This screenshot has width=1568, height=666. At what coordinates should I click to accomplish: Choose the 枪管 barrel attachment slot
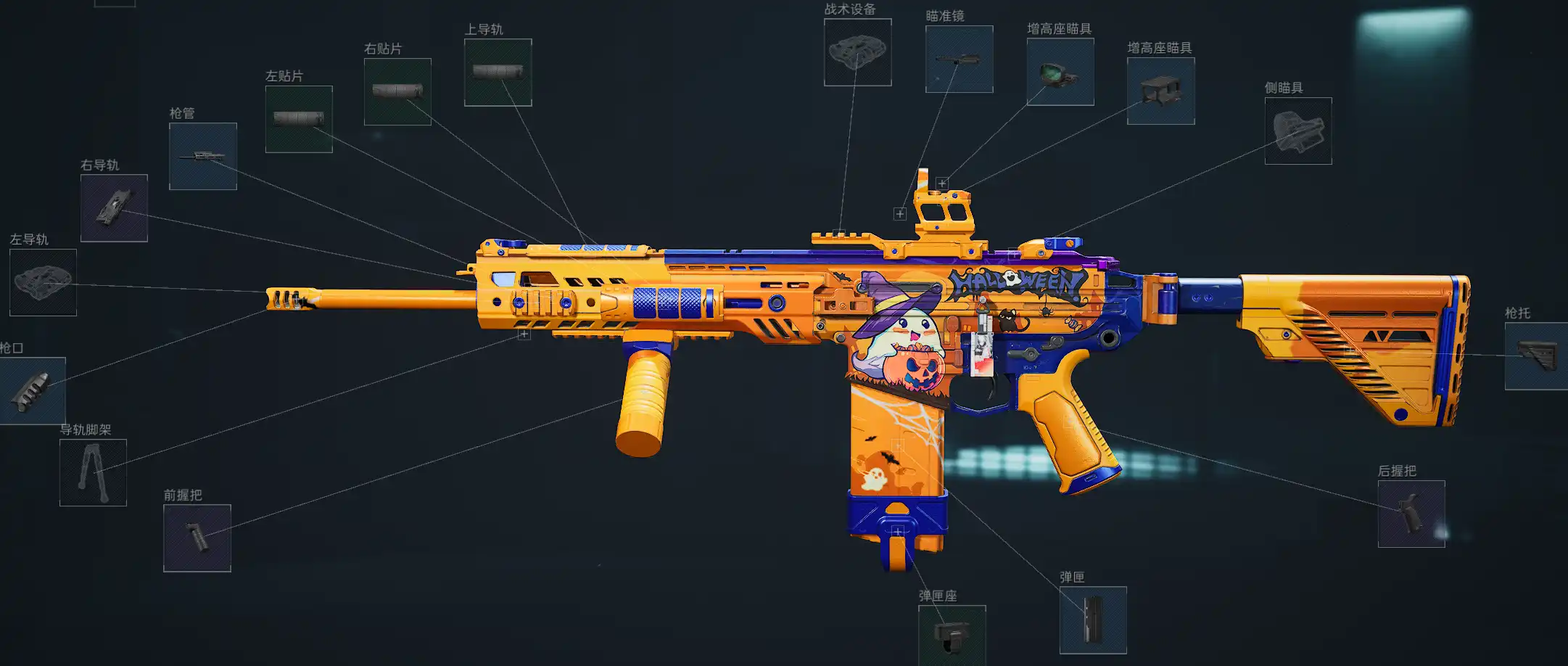(x=203, y=156)
